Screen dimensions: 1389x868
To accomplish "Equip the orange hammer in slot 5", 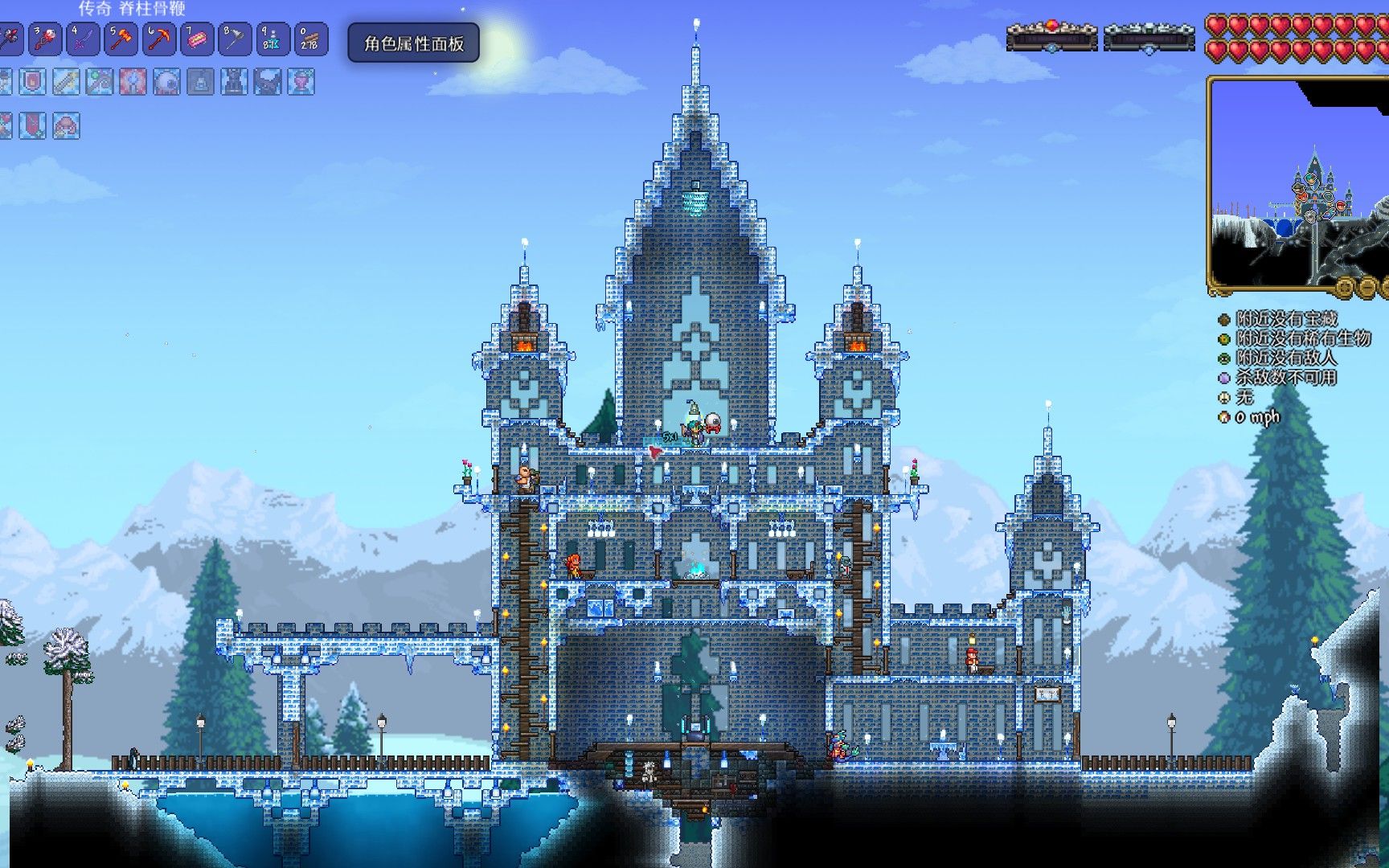I will point(121,39).
